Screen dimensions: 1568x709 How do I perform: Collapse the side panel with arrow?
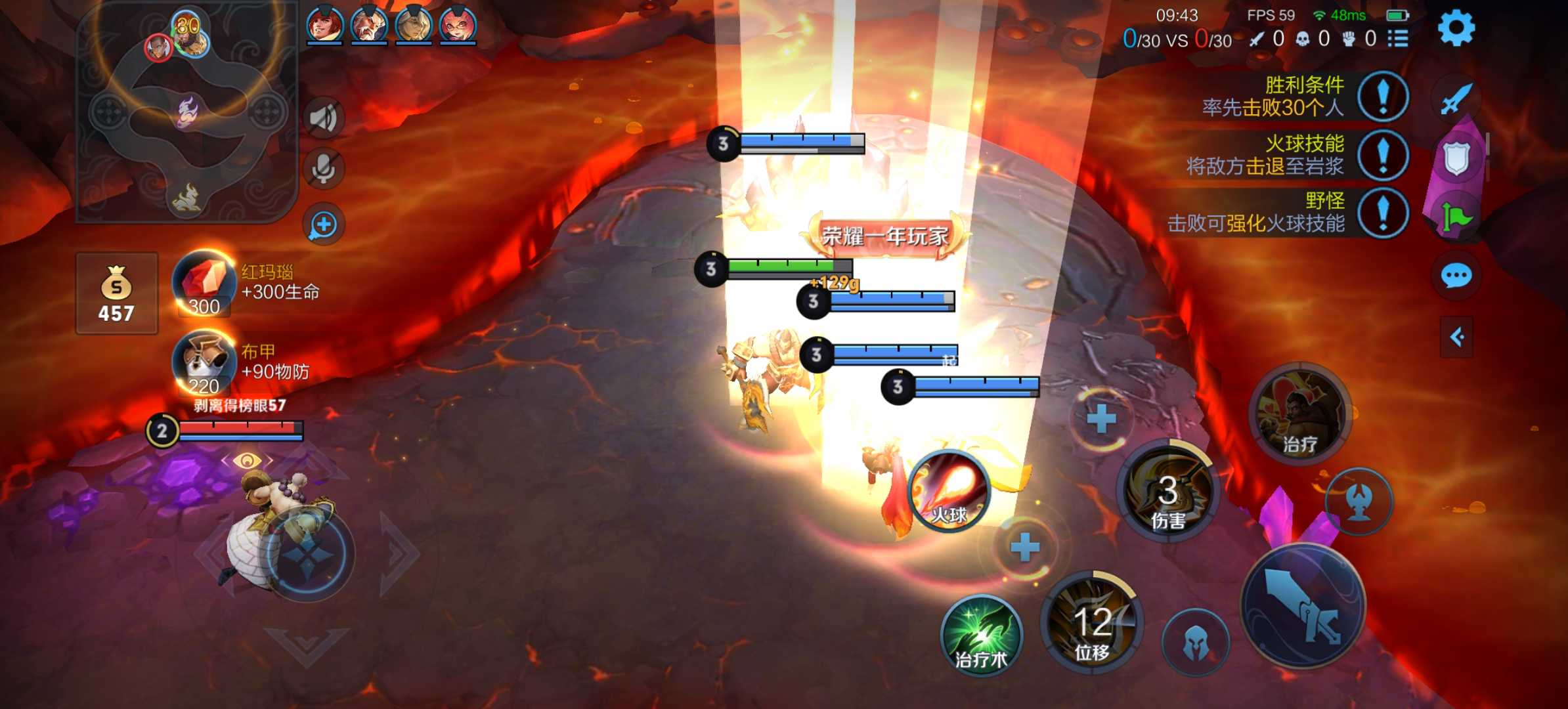(x=1456, y=337)
